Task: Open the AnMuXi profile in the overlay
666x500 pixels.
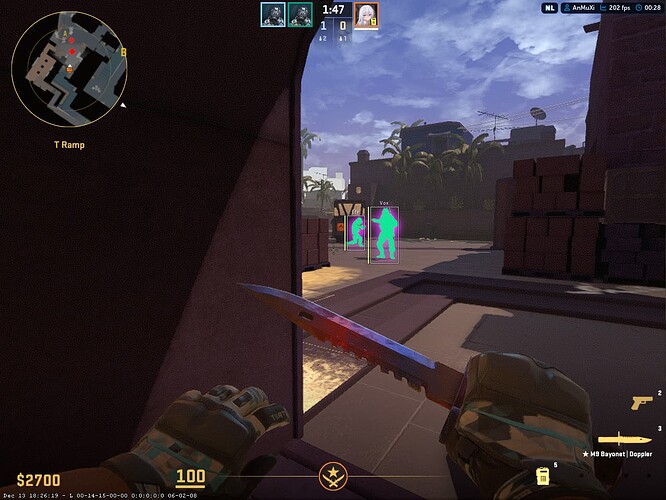Action: coord(586,8)
